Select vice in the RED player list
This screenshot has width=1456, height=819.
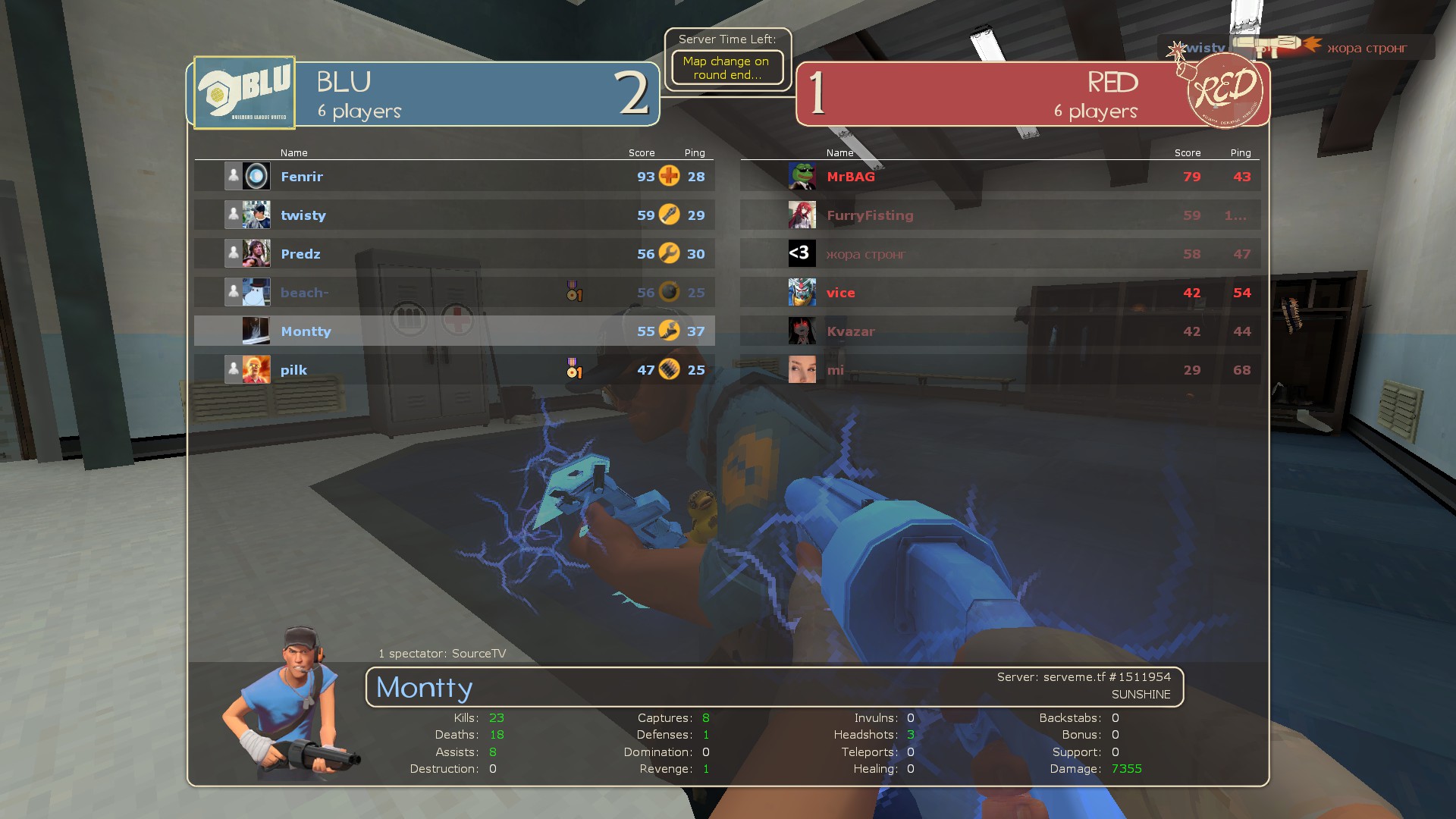999,293
